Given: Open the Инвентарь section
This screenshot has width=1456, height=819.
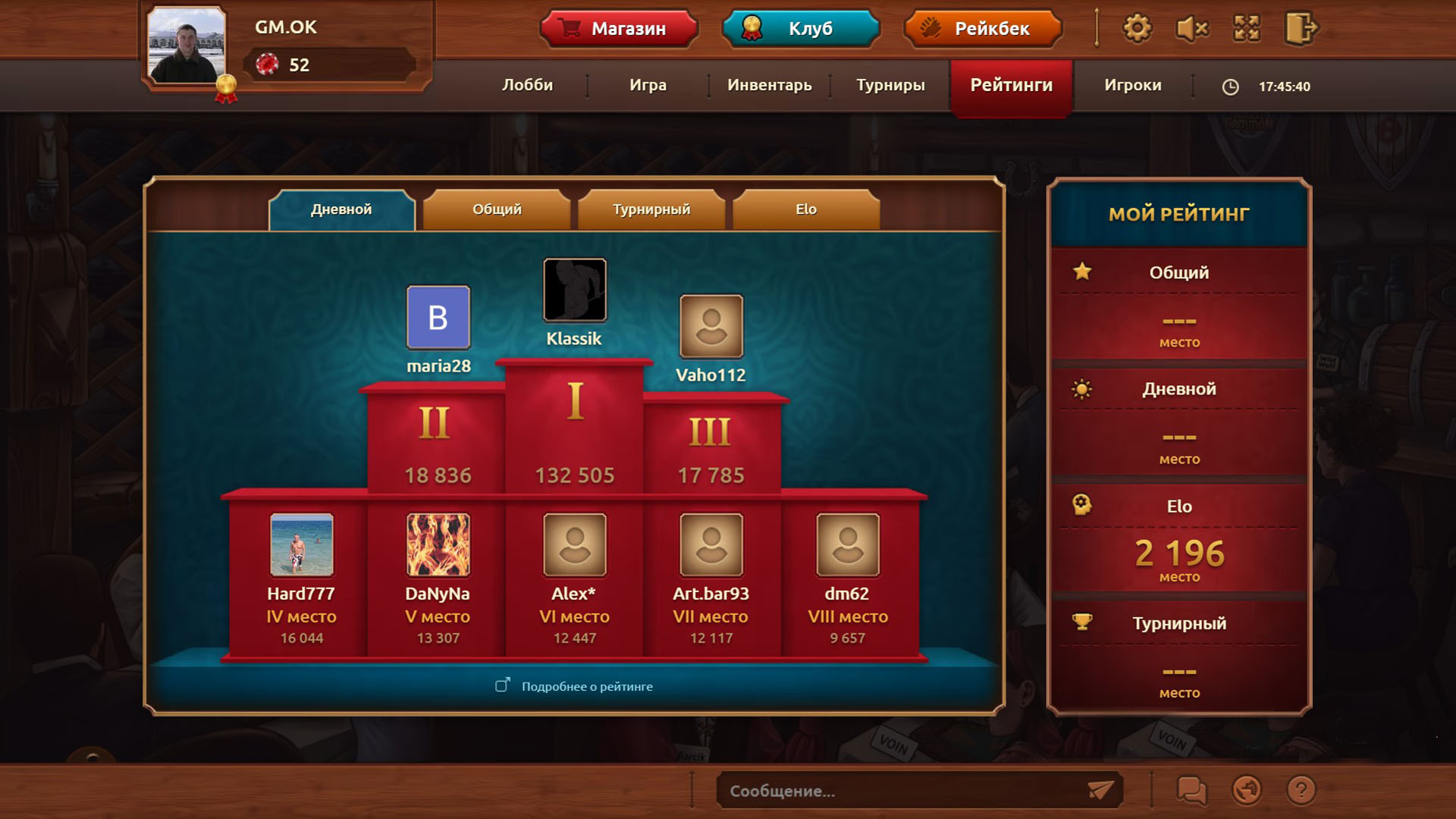Looking at the screenshot, I should [x=769, y=86].
